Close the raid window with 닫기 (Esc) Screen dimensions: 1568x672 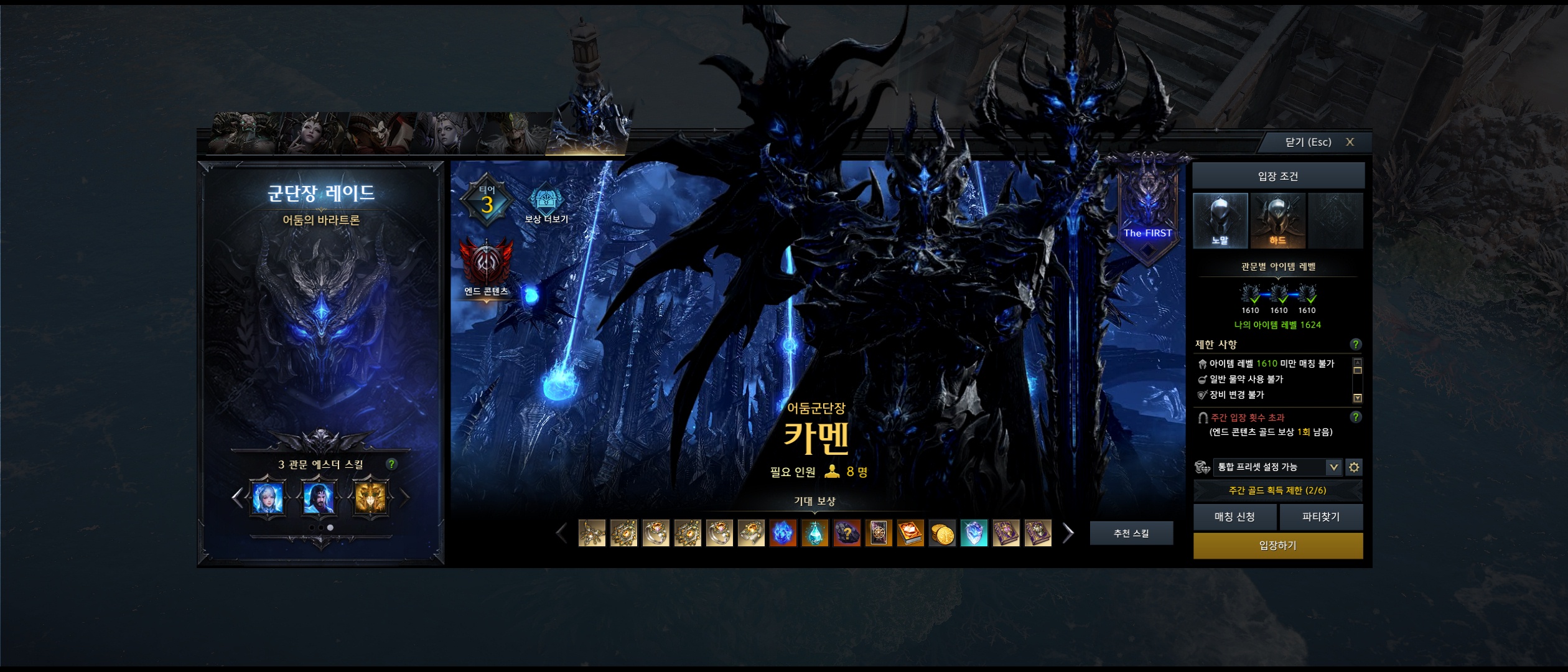tap(1318, 142)
